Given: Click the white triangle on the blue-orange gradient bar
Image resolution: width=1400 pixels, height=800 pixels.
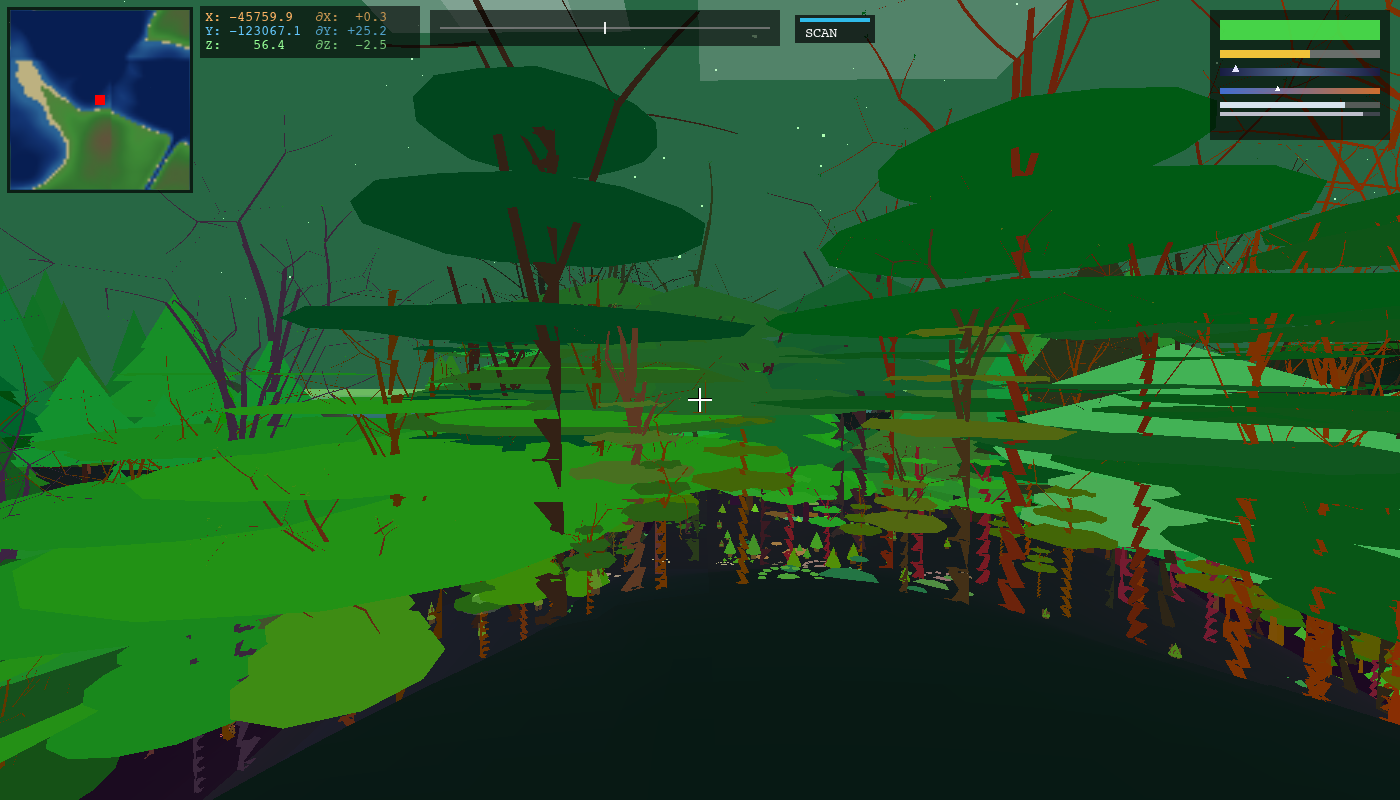Looking at the screenshot, I should (1277, 89).
